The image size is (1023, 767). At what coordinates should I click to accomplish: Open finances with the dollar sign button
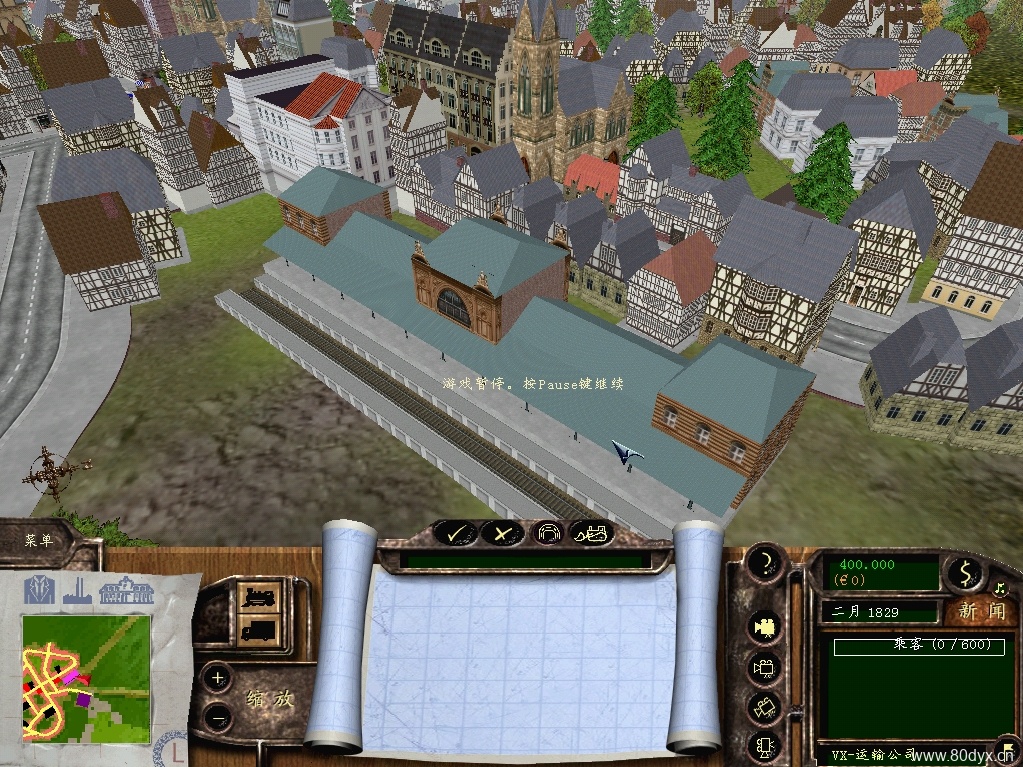[965, 573]
